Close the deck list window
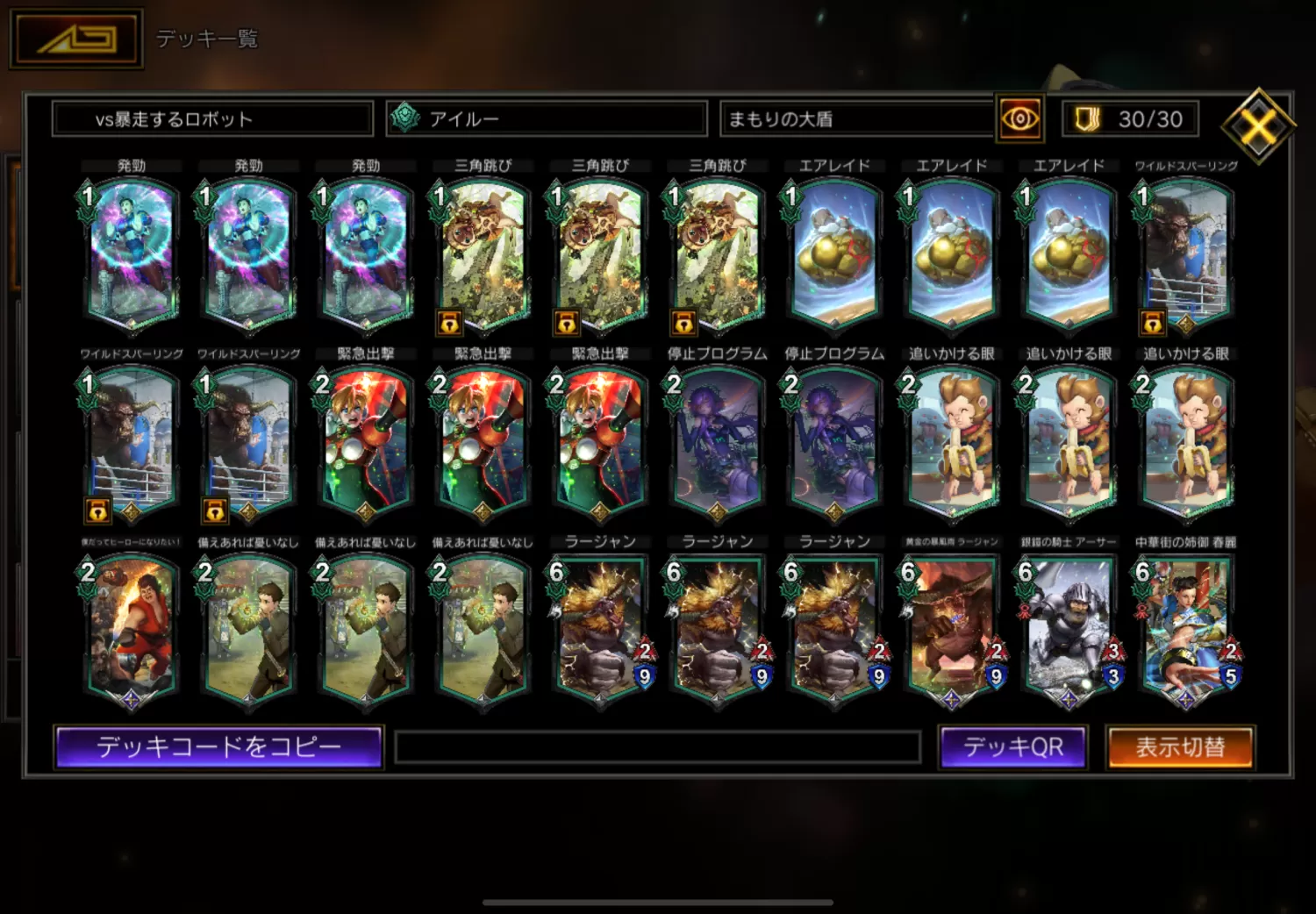1316x914 pixels. point(1258,126)
